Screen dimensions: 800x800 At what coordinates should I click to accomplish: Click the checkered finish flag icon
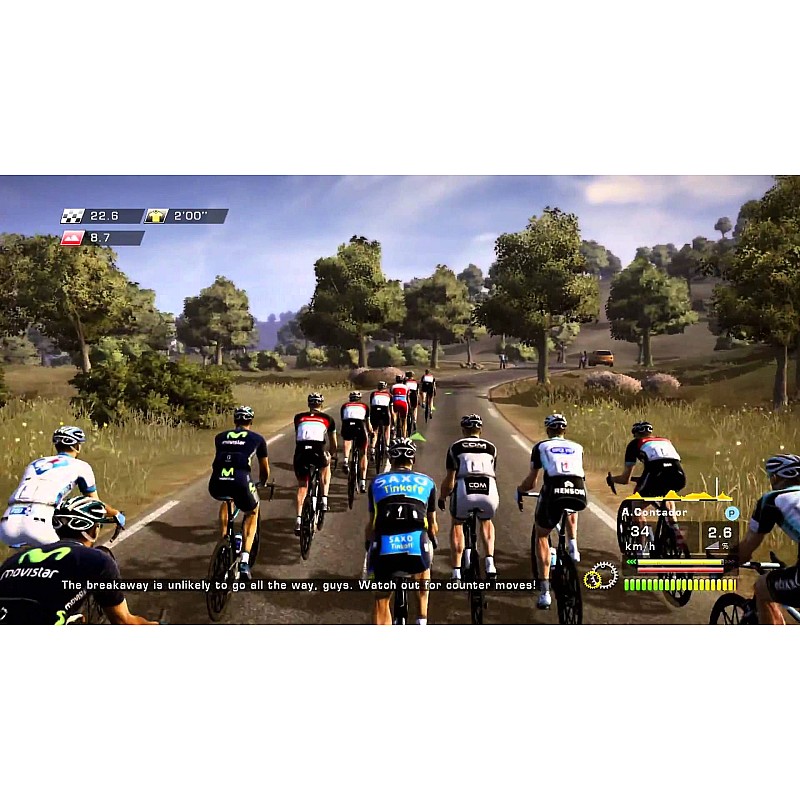73,216
